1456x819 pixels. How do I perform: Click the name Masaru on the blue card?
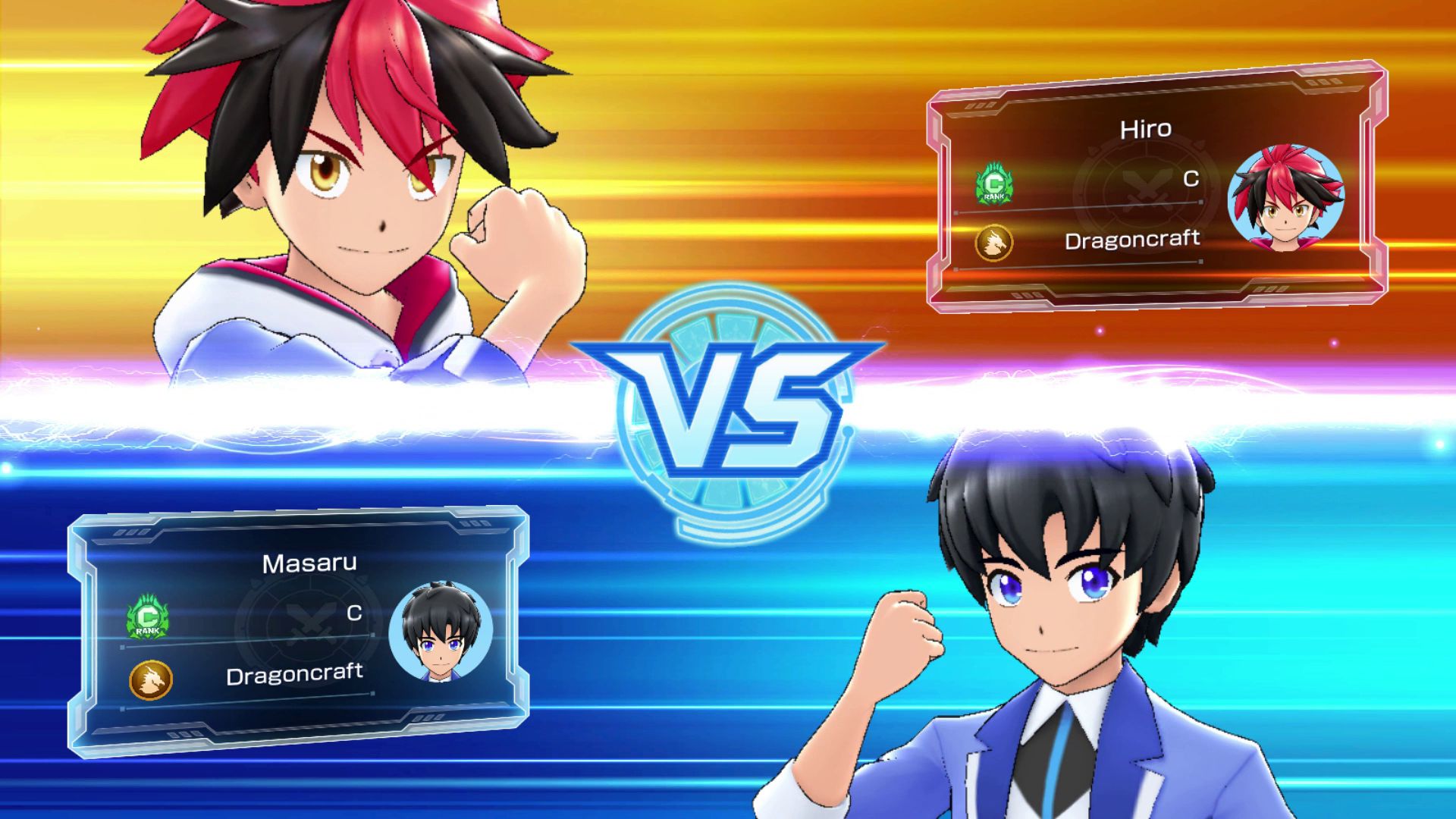(x=309, y=563)
